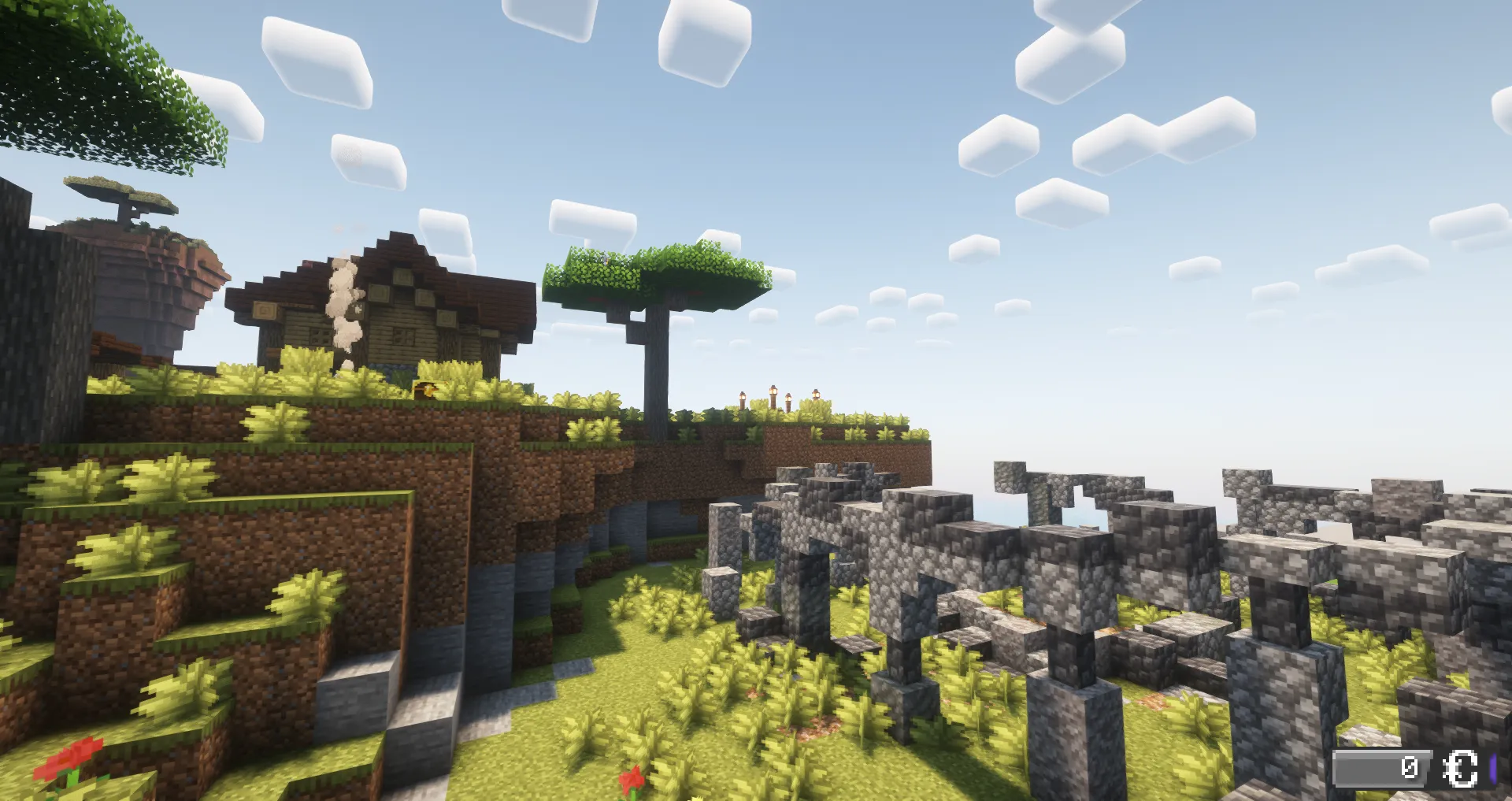1512x801 pixels.
Task: Click the rightmost torch on the hilltop
Action: [816, 394]
